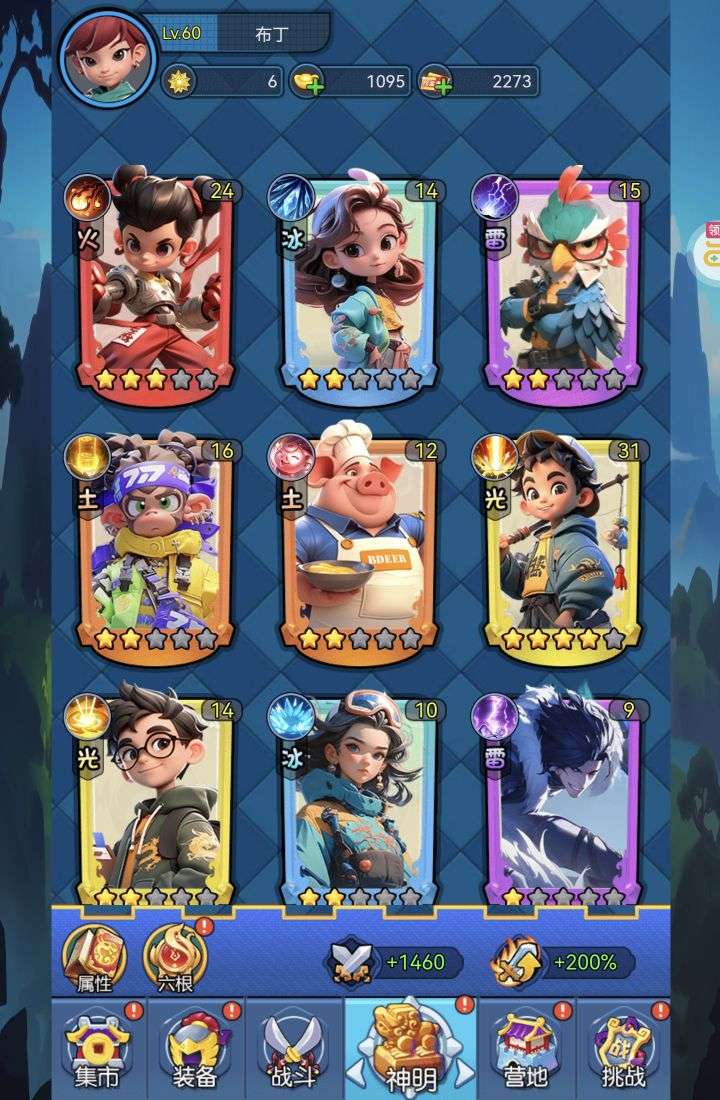Viewport: 720px width, 1100px height.
Task: Choose the level 15 thunder rooster card
Action: click(562, 285)
